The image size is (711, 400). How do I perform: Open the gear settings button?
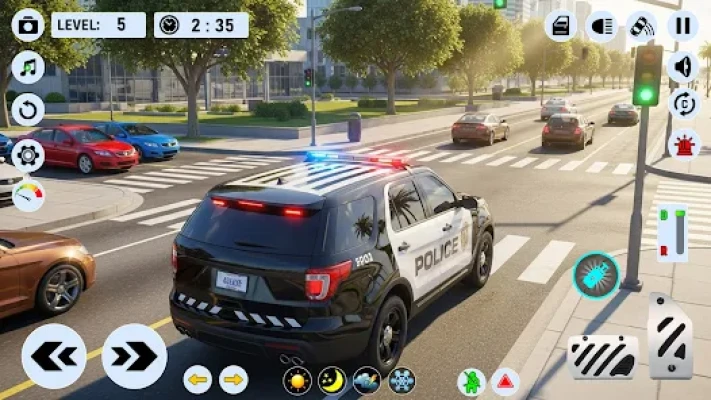pos(27,153)
